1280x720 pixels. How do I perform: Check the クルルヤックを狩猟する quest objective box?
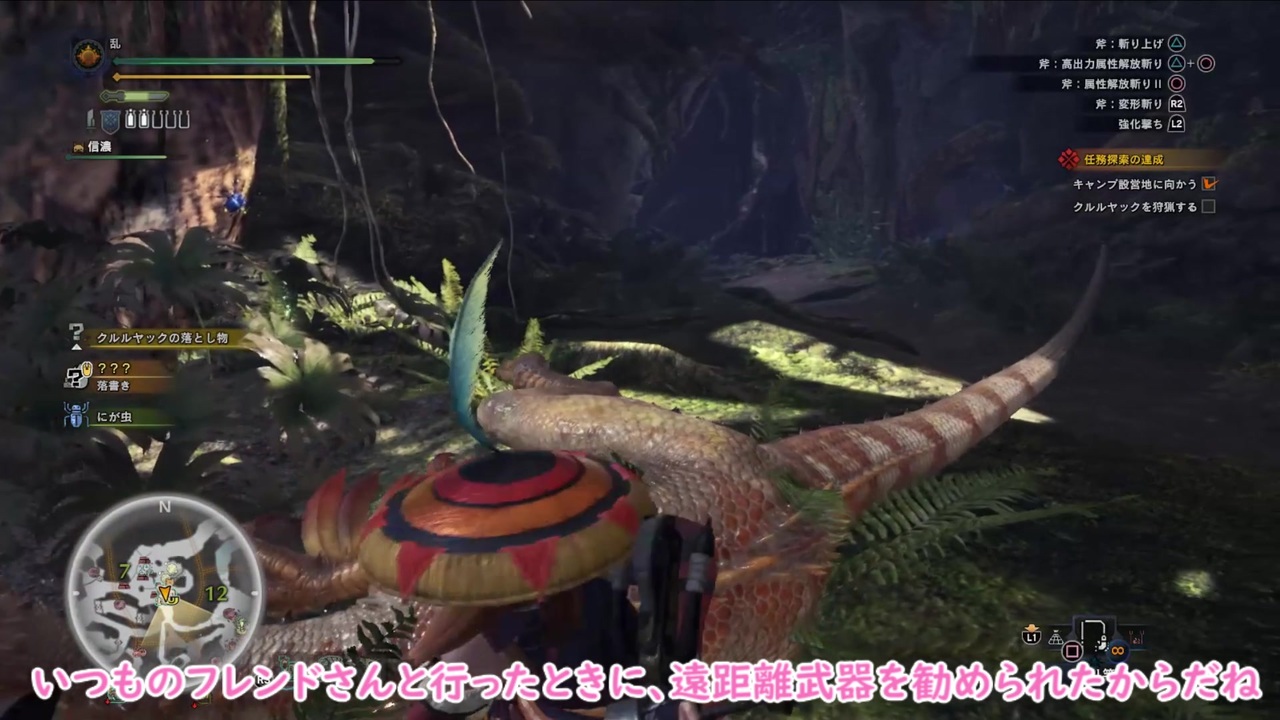1208,206
